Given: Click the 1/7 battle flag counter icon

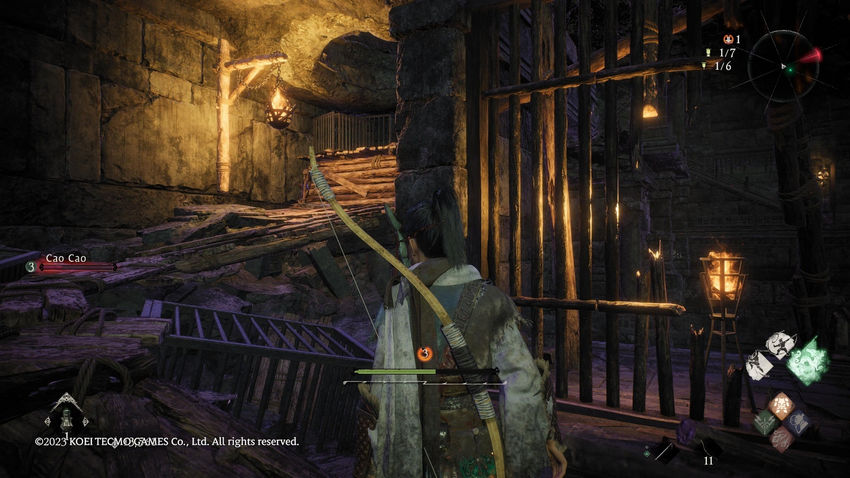Looking at the screenshot, I should coord(707,53).
